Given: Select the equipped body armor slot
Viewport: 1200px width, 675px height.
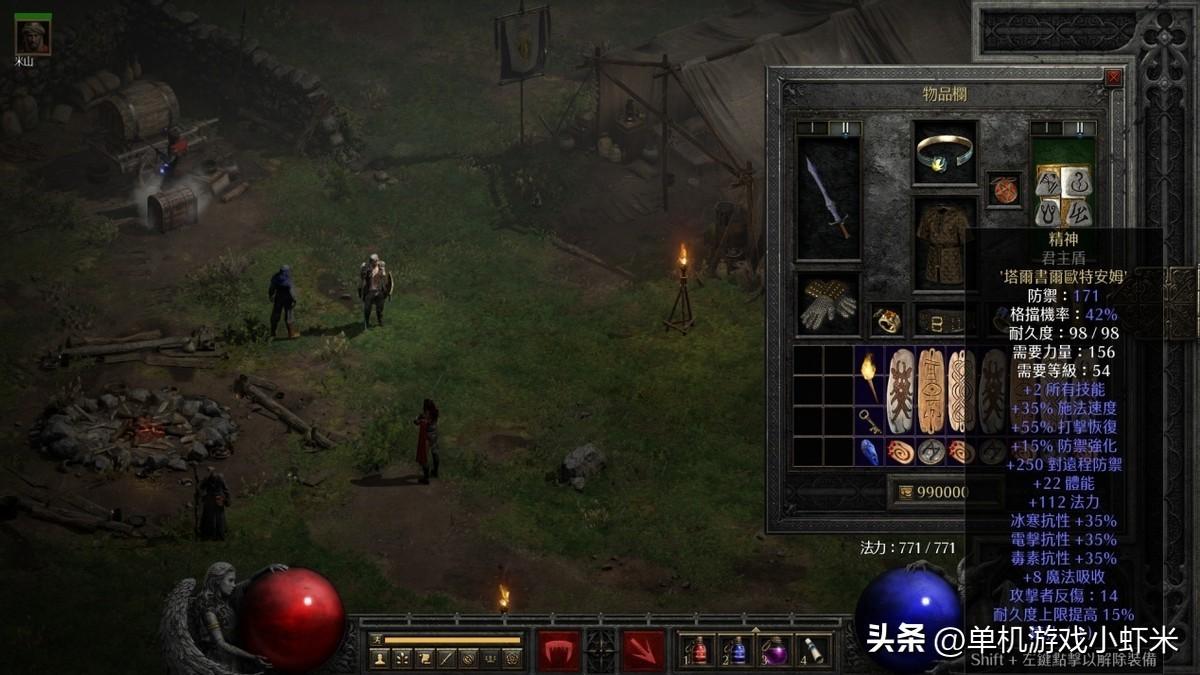Looking at the screenshot, I should (944, 243).
